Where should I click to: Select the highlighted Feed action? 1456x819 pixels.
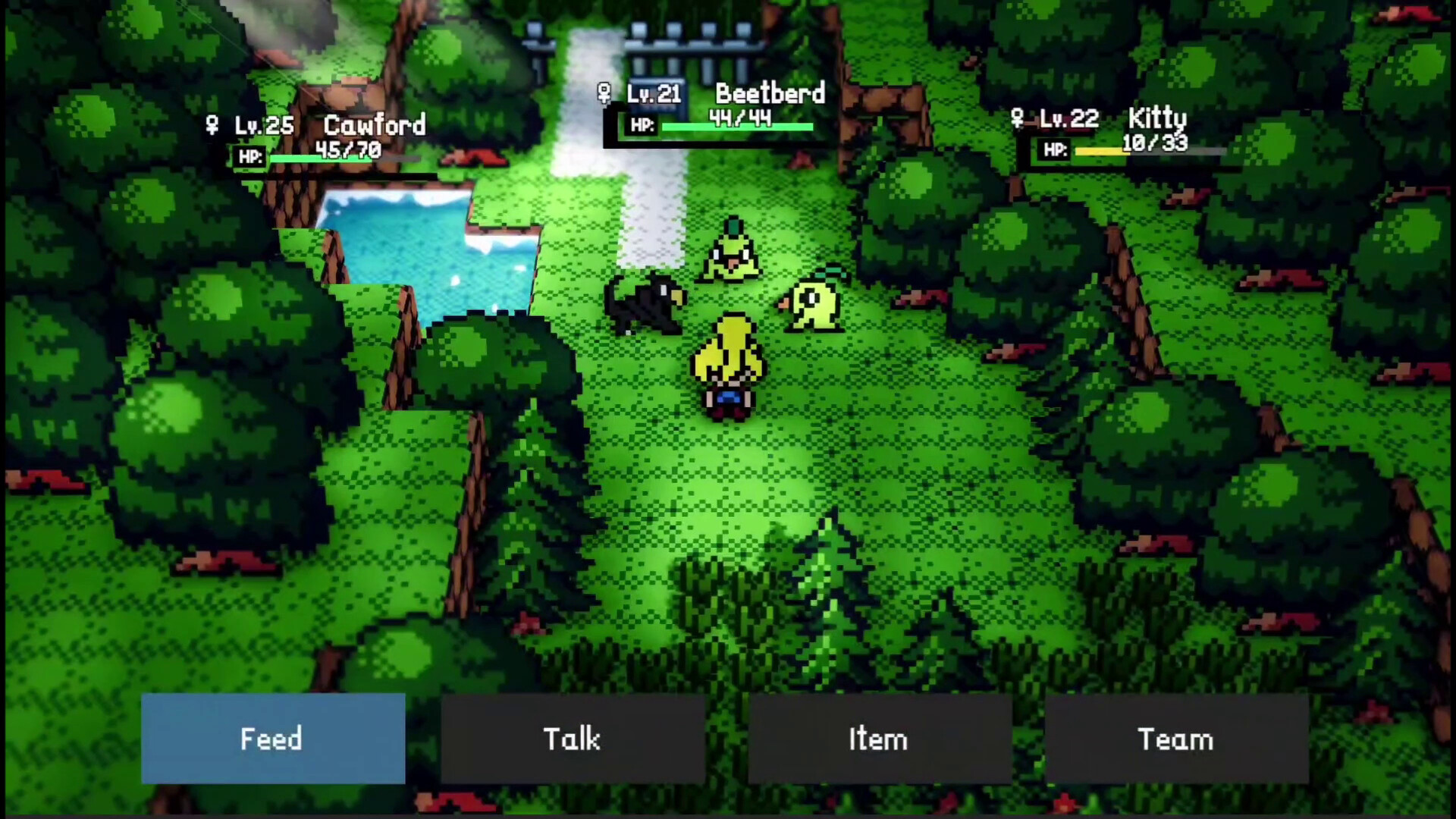(x=271, y=739)
